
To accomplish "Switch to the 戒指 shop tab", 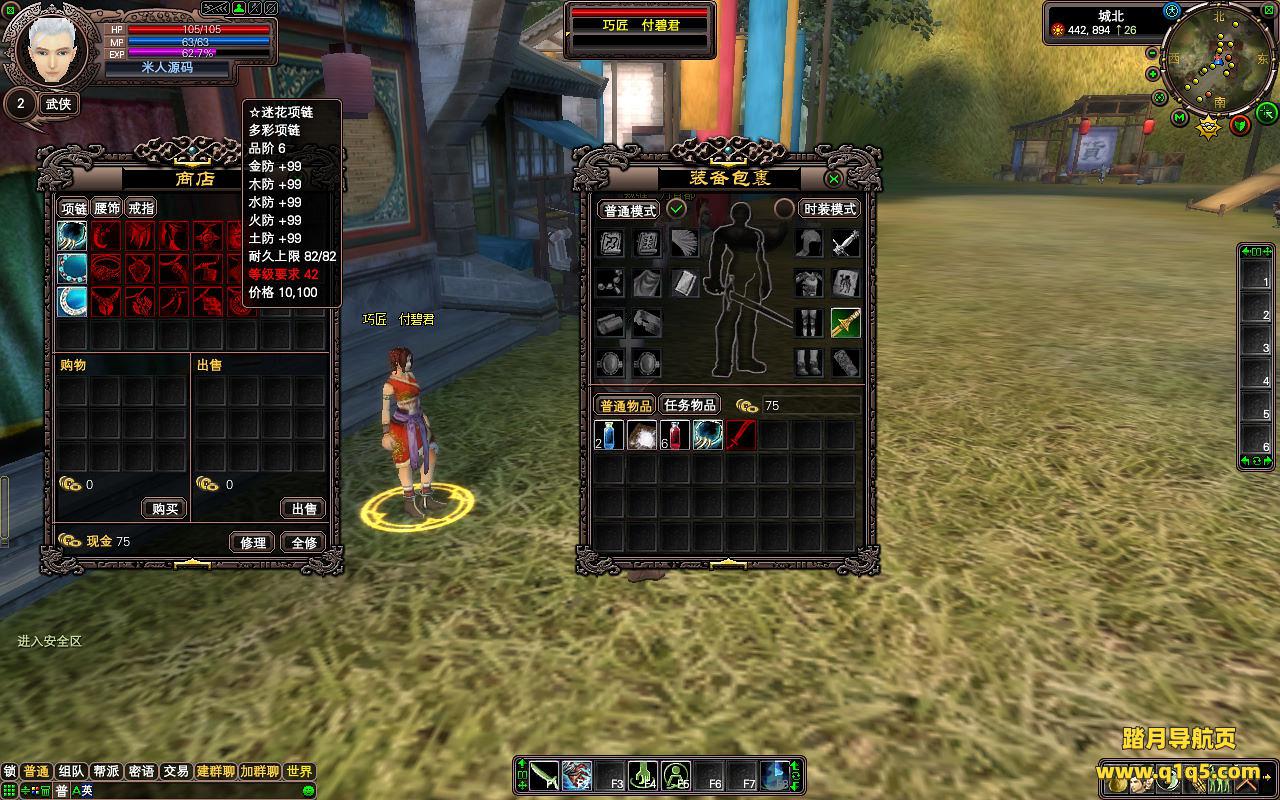I will (141, 208).
